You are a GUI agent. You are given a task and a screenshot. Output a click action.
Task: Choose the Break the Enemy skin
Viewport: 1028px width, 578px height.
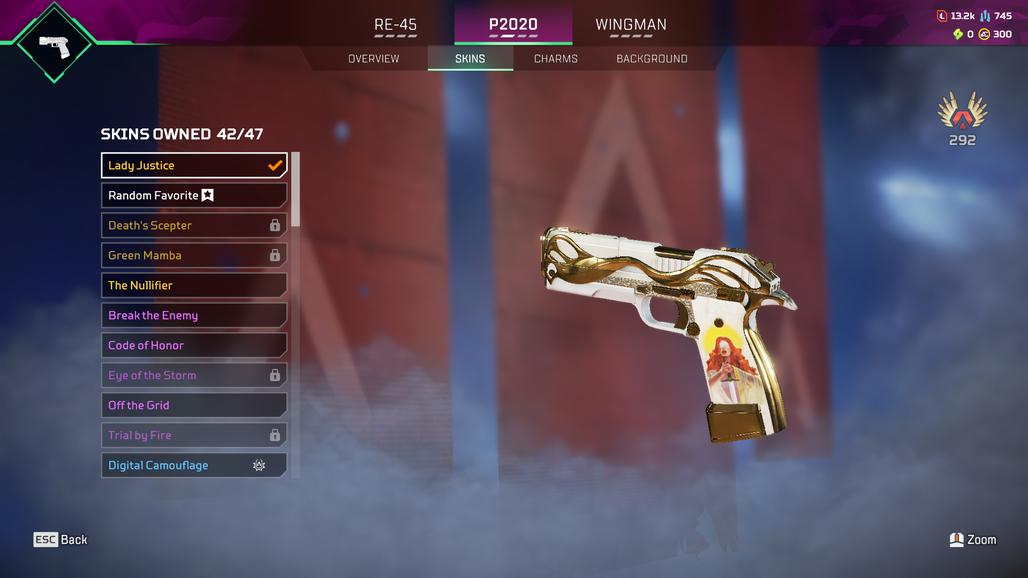click(194, 316)
